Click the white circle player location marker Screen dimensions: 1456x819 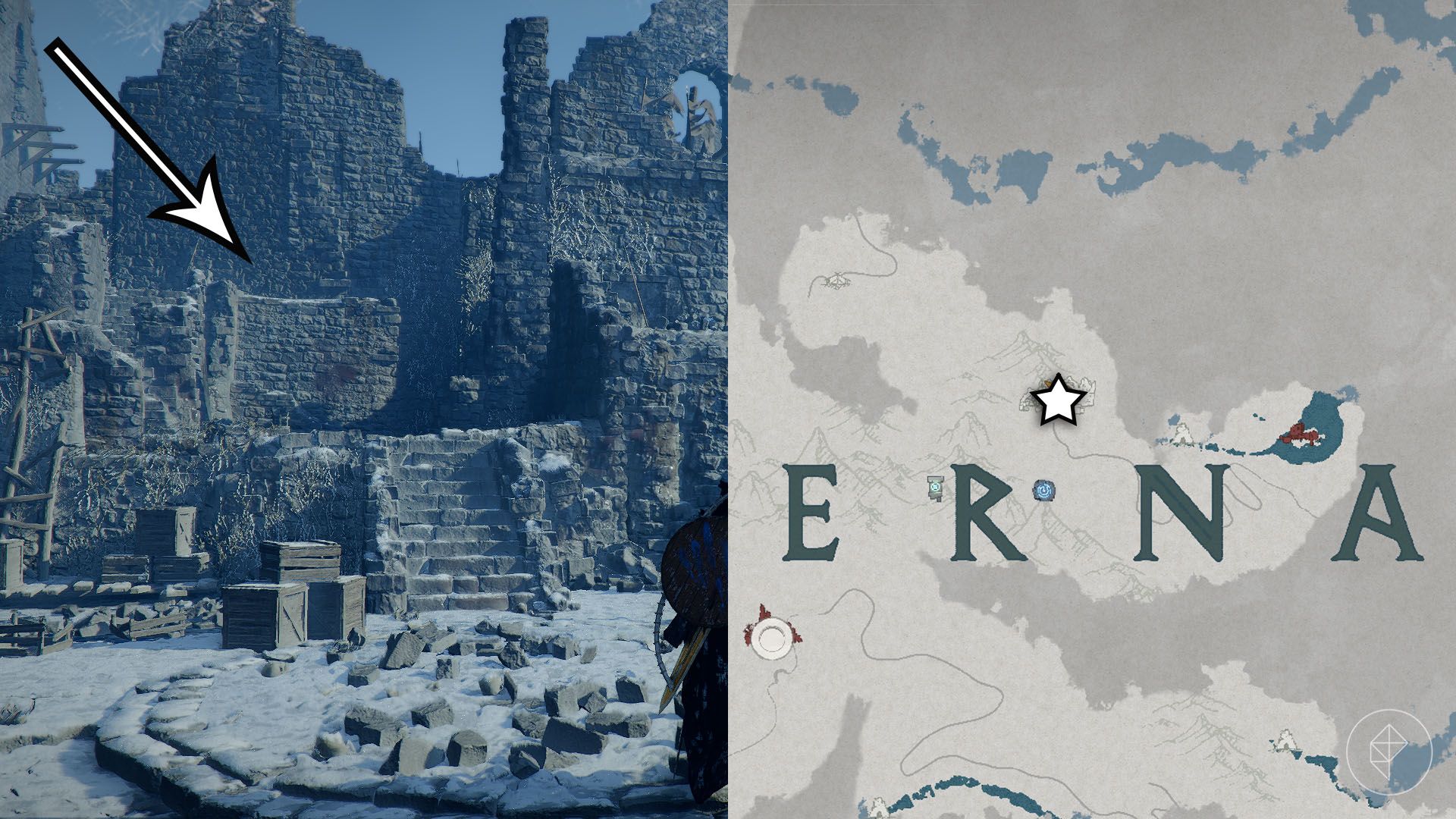[x=773, y=635]
